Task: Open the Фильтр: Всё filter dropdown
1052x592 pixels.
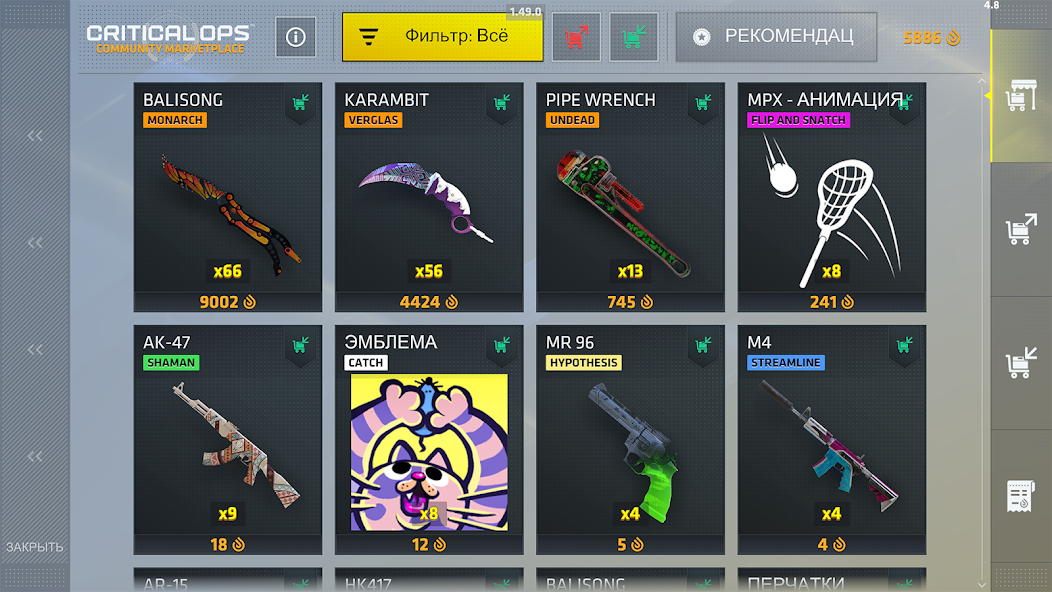Action: coord(442,37)
